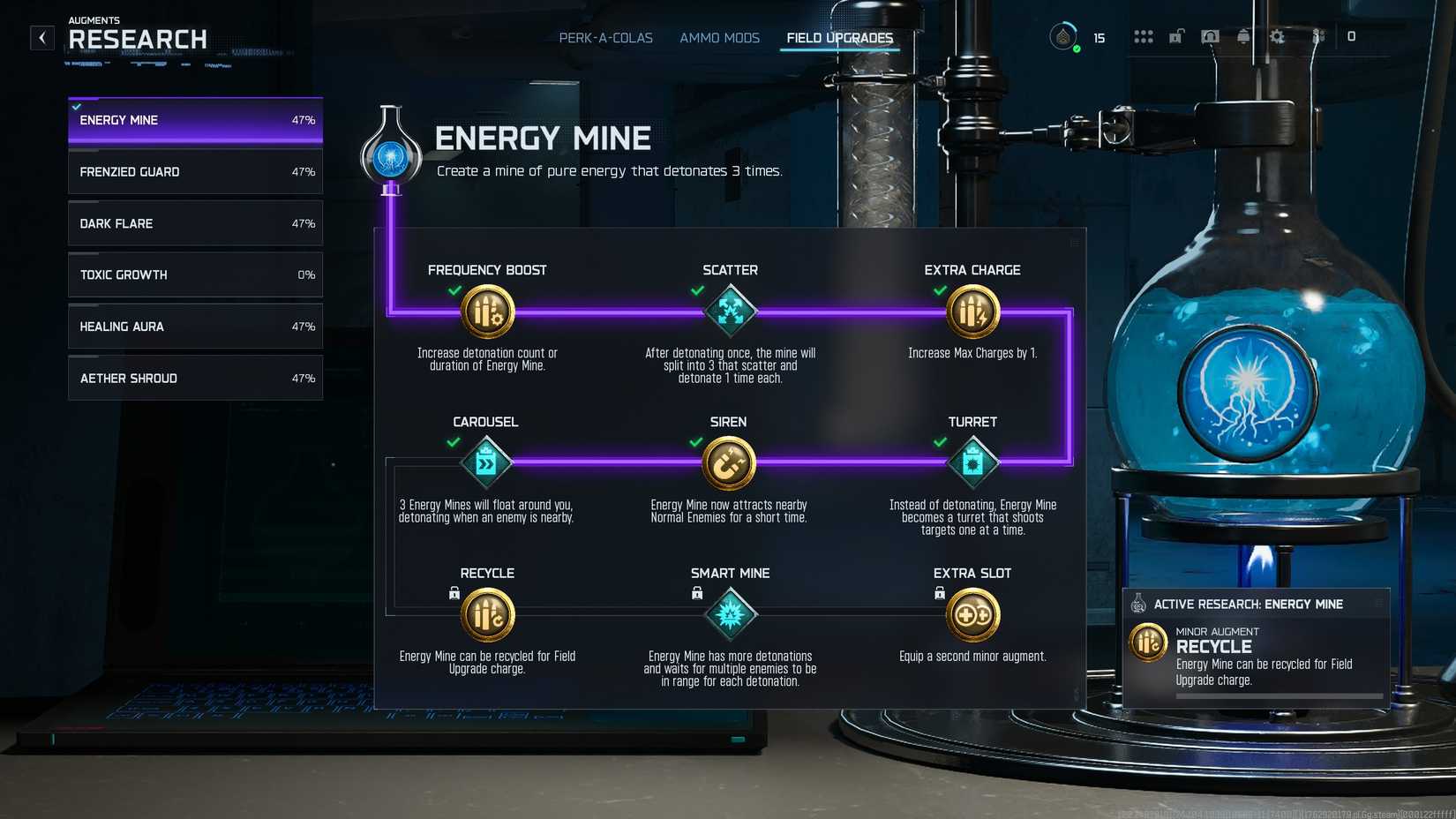Switch to the Perk-a-Colas tab
Viewport: 1456px width, 819px height.
coord(604,38)
